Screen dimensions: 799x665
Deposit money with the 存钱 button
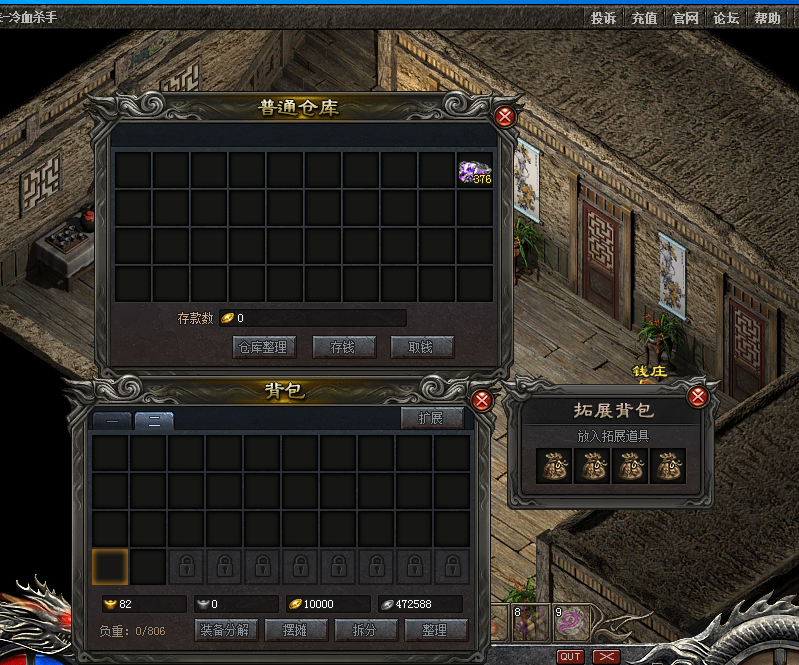point(343,347)
